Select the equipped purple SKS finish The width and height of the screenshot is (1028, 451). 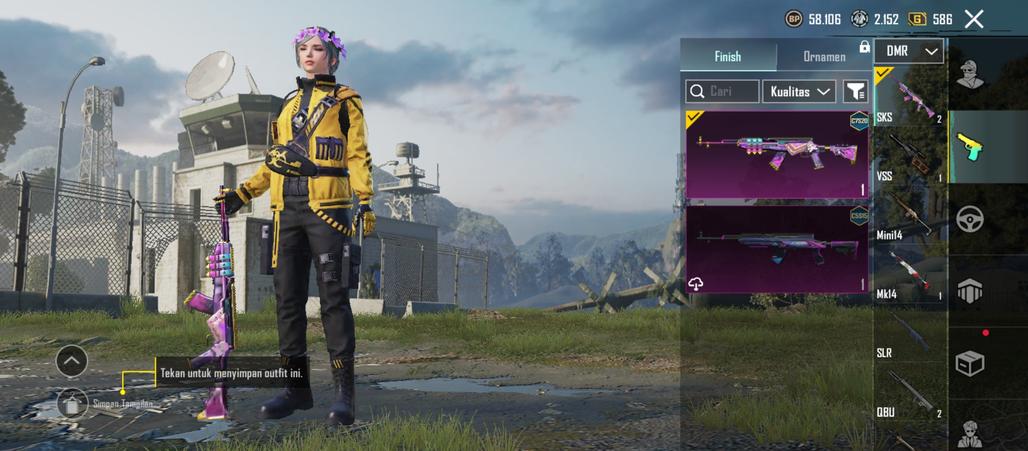pos(777,155)
